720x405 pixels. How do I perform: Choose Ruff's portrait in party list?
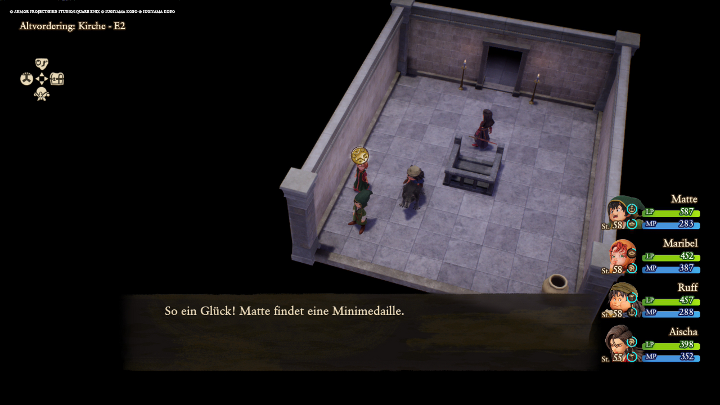click(621, 299)
